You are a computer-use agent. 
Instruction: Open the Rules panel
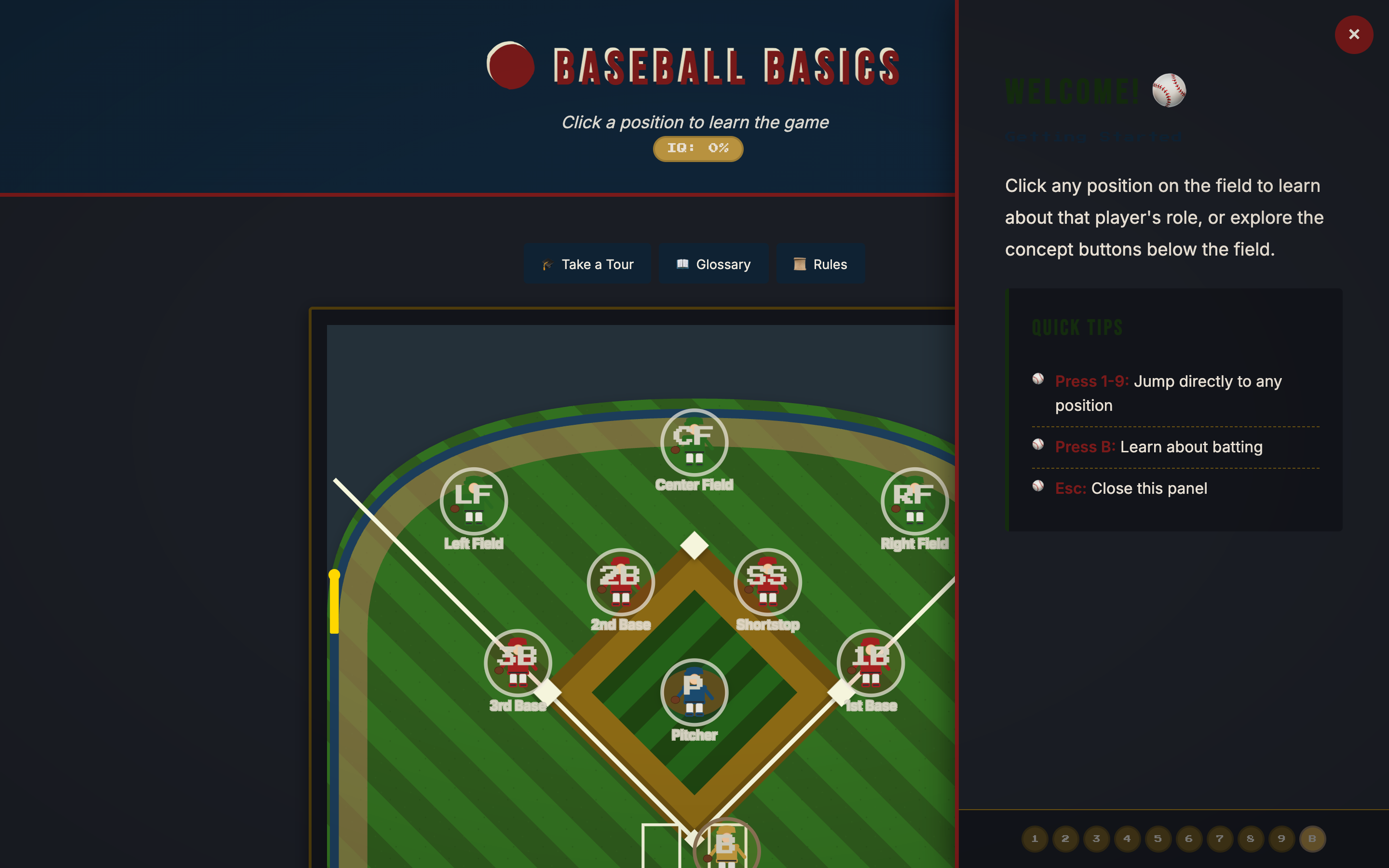click(x=821, y=263)
